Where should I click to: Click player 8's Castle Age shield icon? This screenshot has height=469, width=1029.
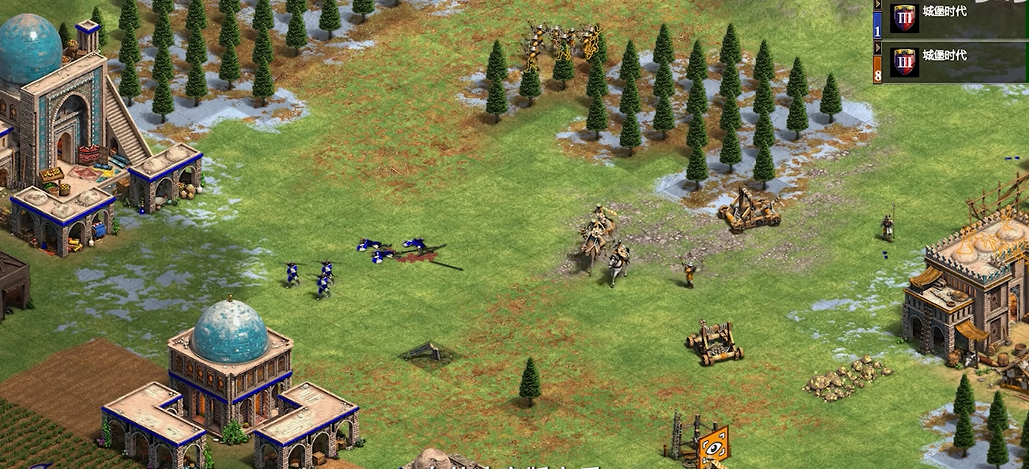point(904,60)
